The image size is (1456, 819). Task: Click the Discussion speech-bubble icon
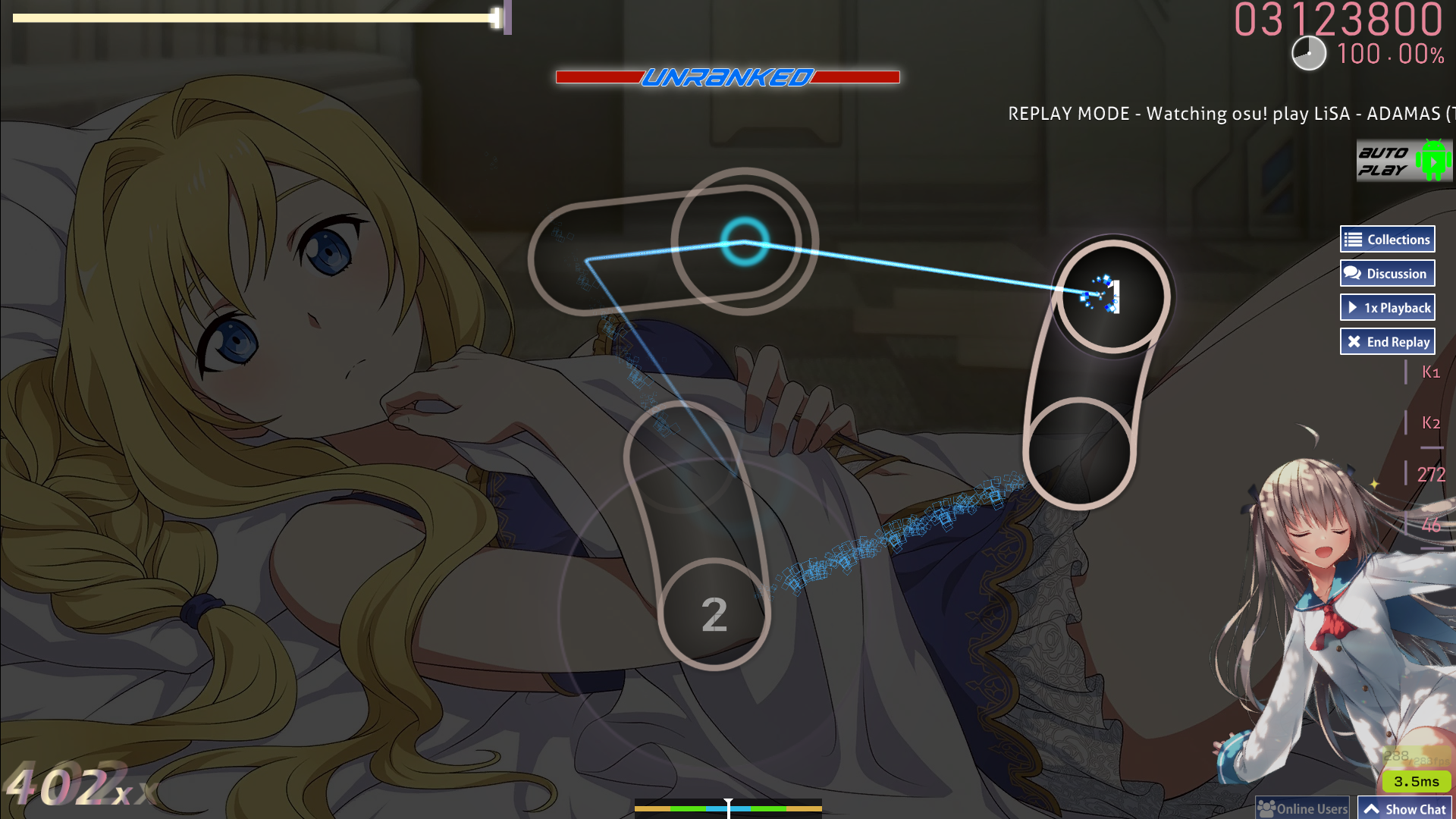click(1353, 273)
